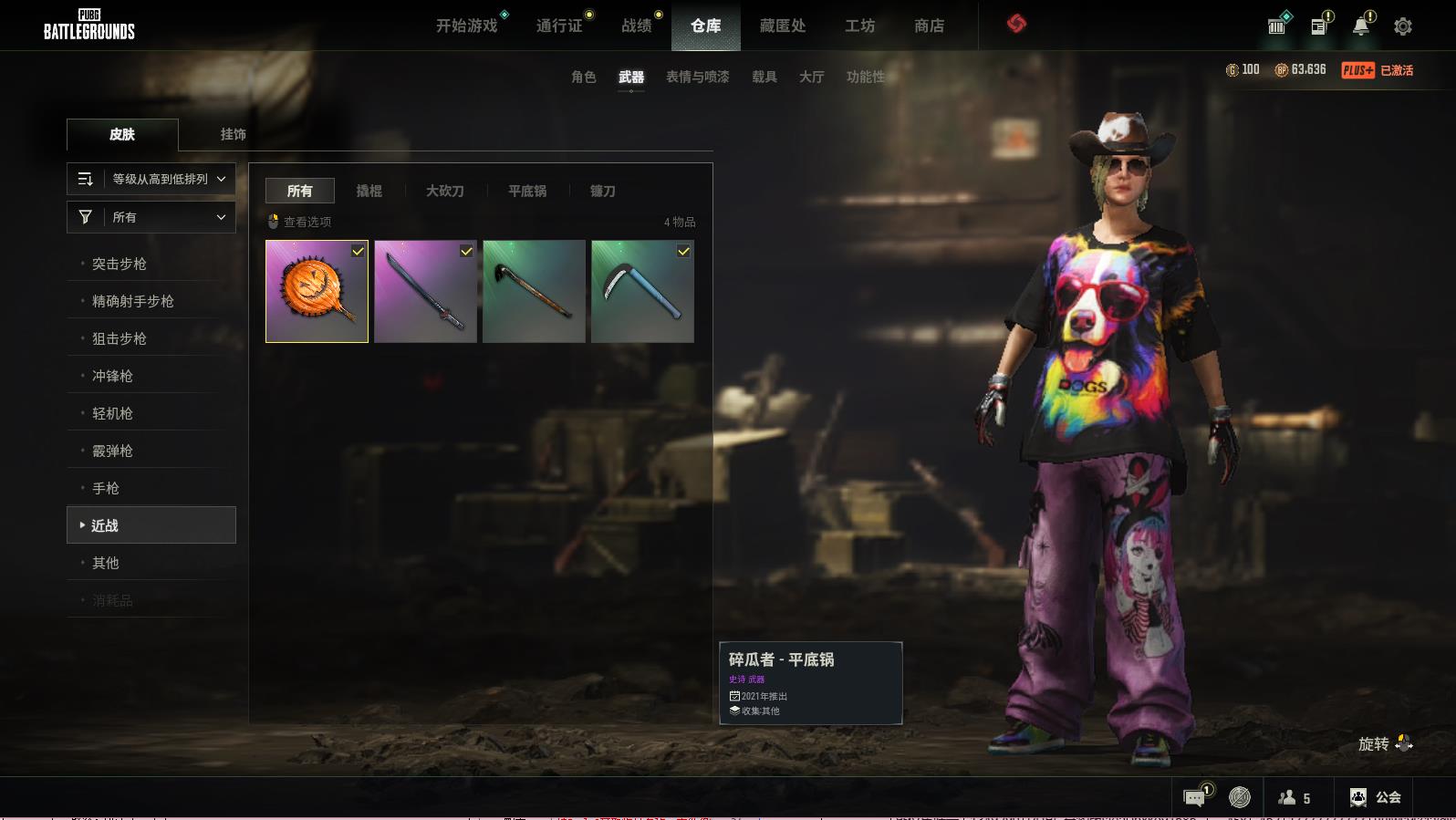Choose the 突击步枪 weapon category

click(120, 264)
